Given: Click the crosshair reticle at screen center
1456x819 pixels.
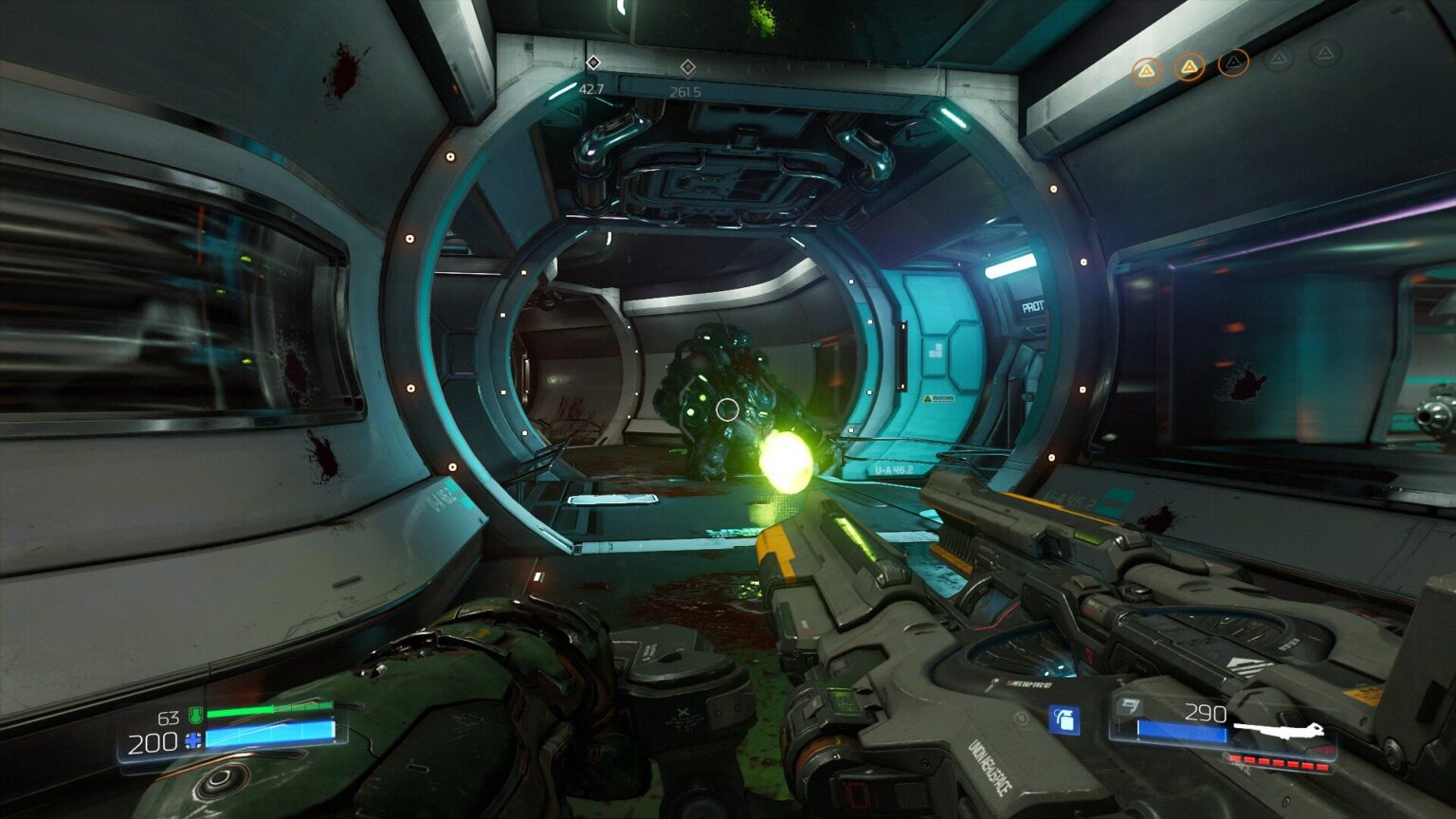Looking at the screenshot, I should point(726,408).
